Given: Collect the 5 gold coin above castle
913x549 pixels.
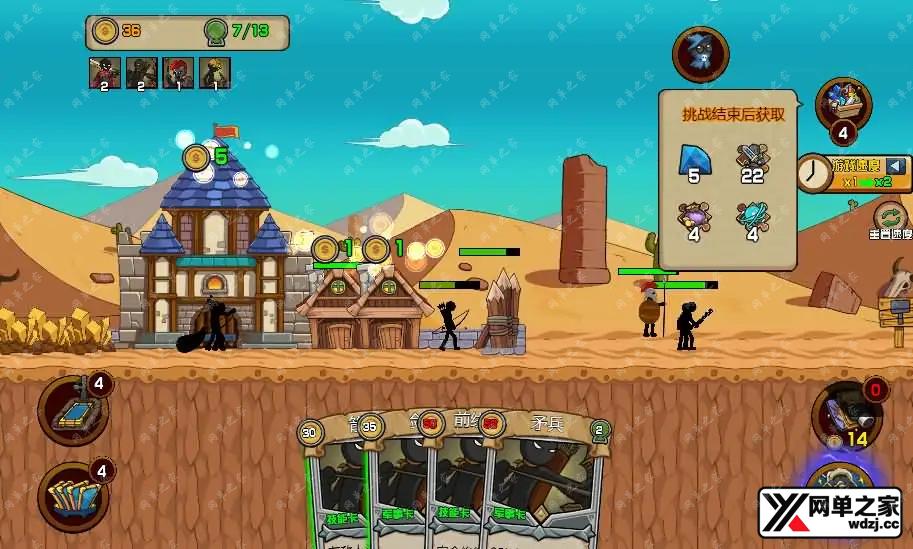Looking at the screenshot, I should (x=197, y=156).
